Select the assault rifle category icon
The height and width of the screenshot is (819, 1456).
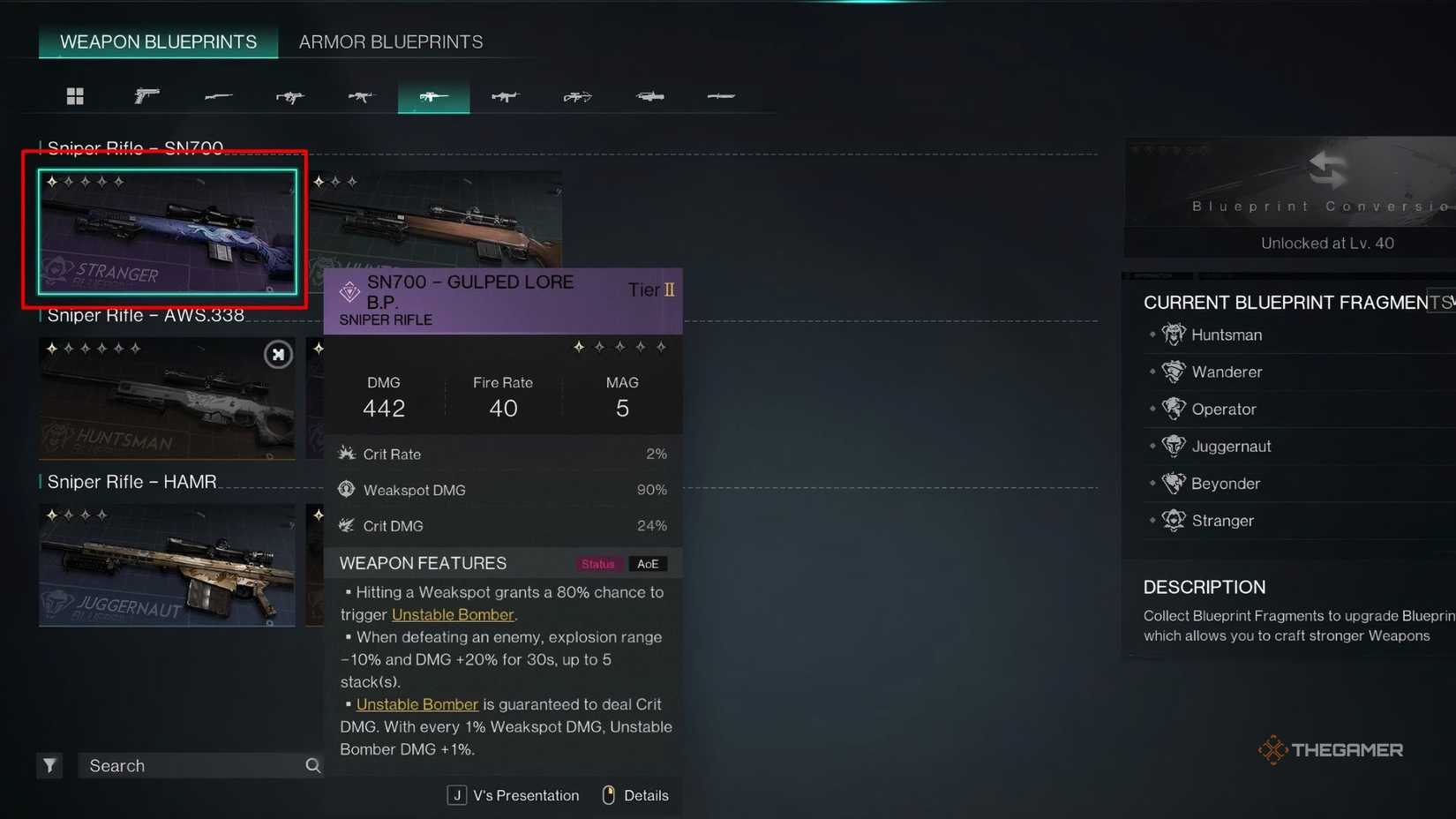(362, 96)
